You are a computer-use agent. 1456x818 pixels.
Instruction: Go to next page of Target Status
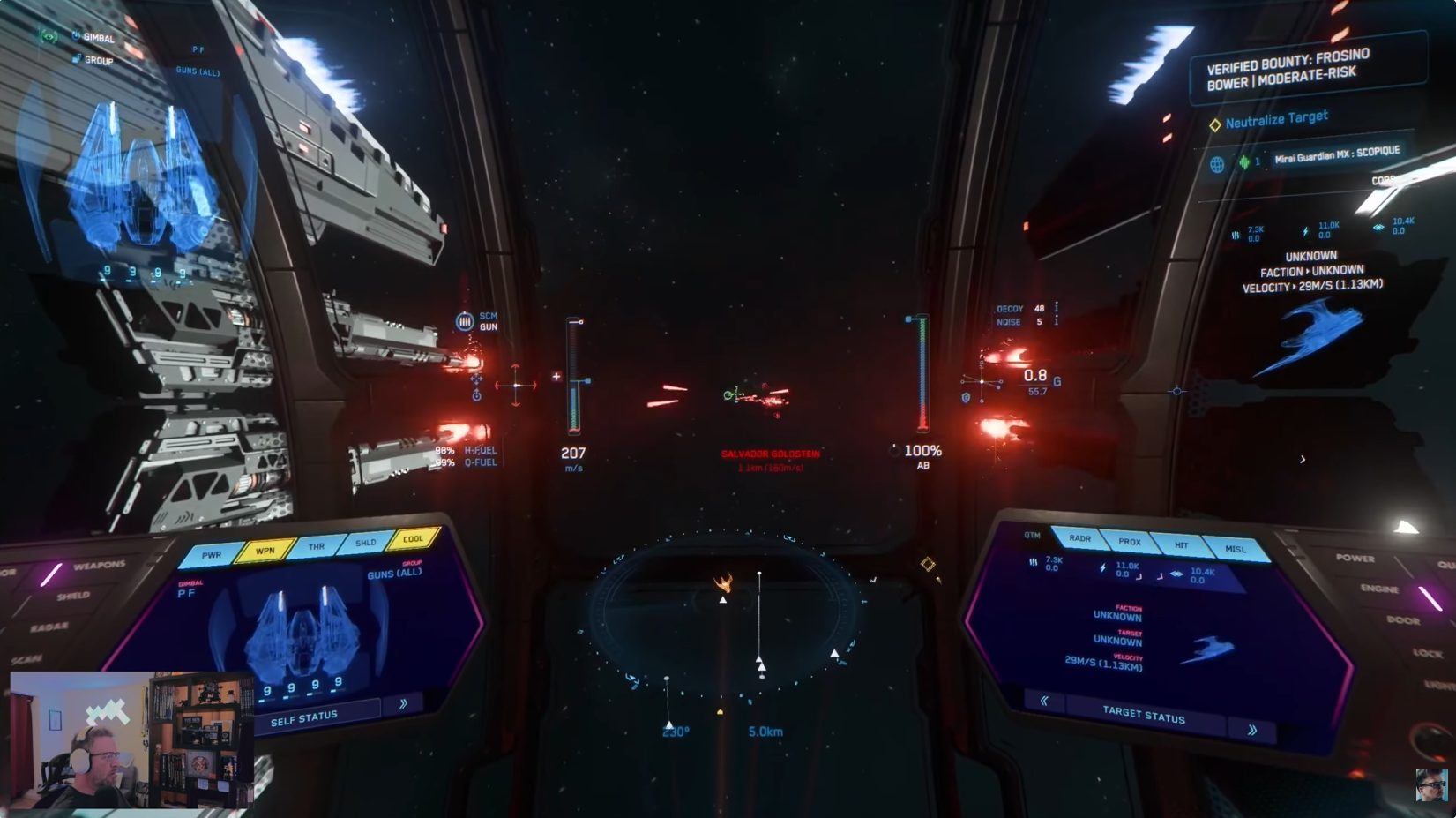click(x=1252, y=730)
